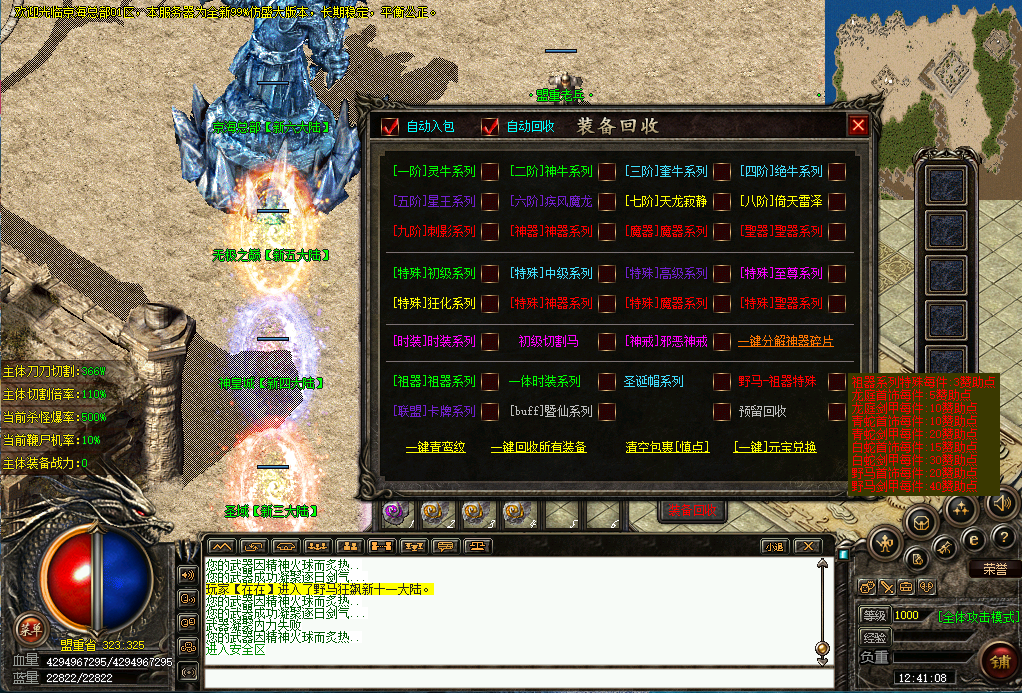The height and width of the screenshot is (693, 1022).
Task: Click the 一键分解神器碎片 link
Action: (785, 342)
